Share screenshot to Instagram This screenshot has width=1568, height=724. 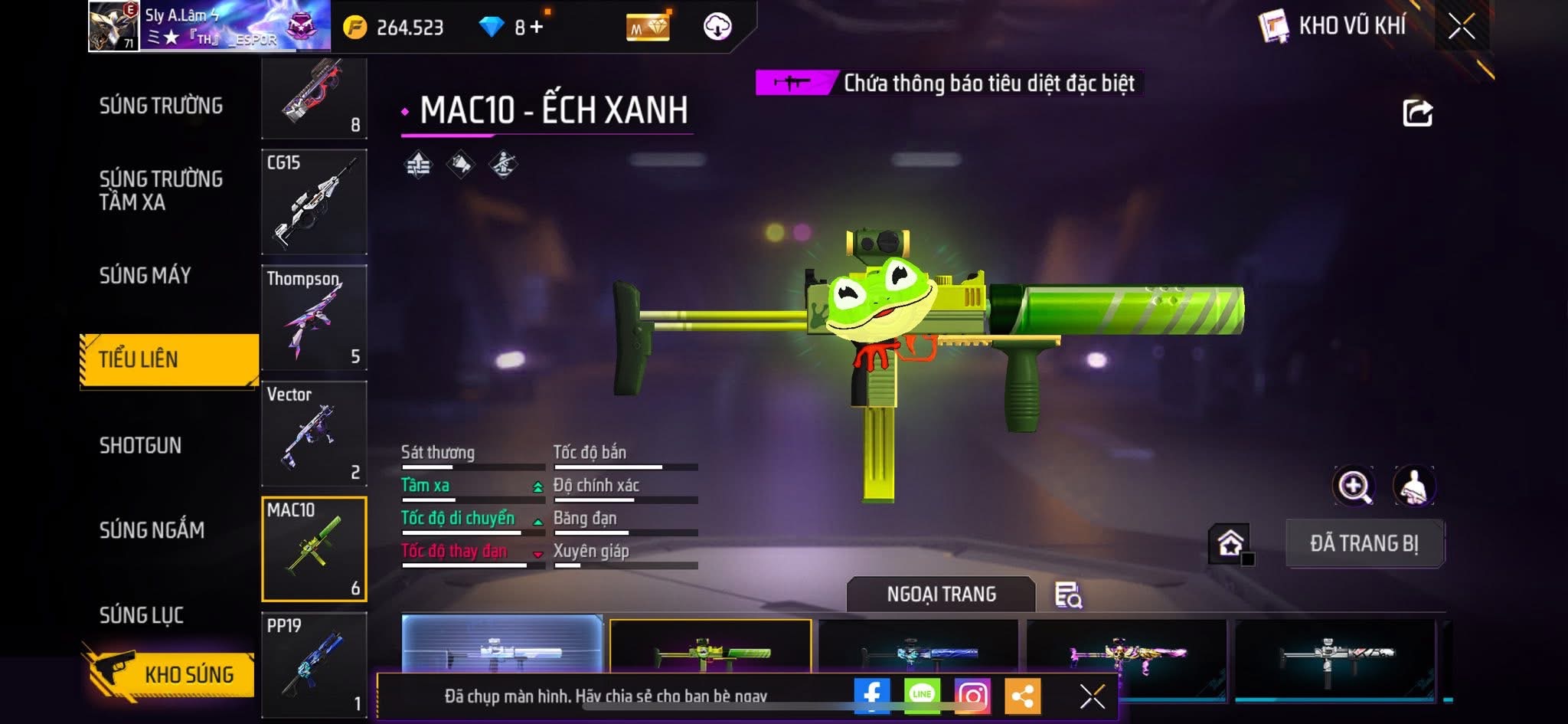click(x=972, y=696)
